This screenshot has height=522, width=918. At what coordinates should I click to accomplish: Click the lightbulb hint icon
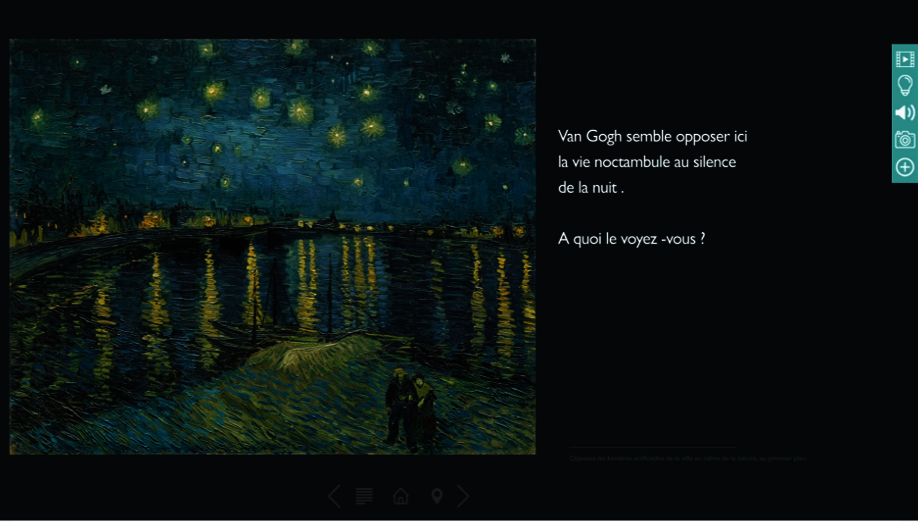[905, 86]
